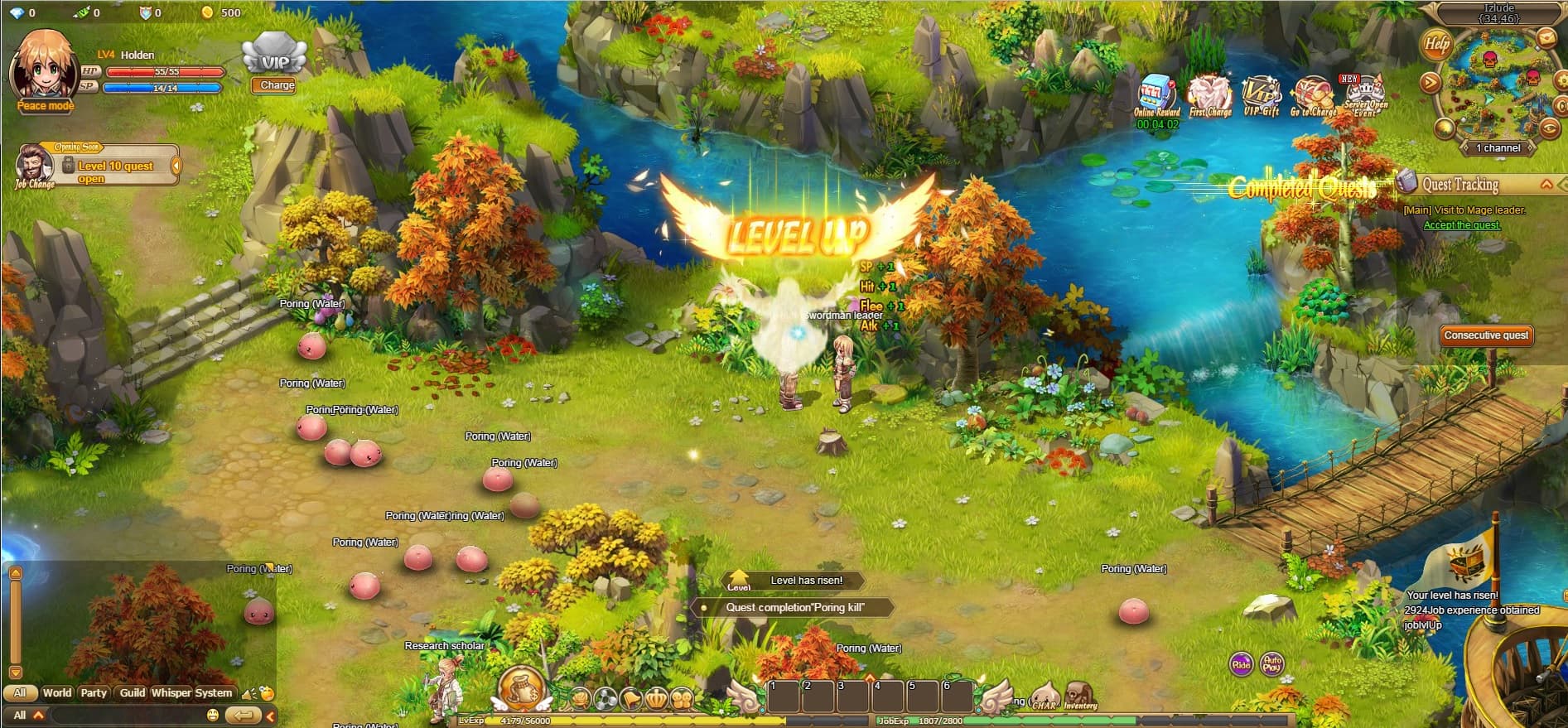Collapse the Quest Tracking panel
Image resolution: width=1568 pixels, height=728 pixels.
1546,185
